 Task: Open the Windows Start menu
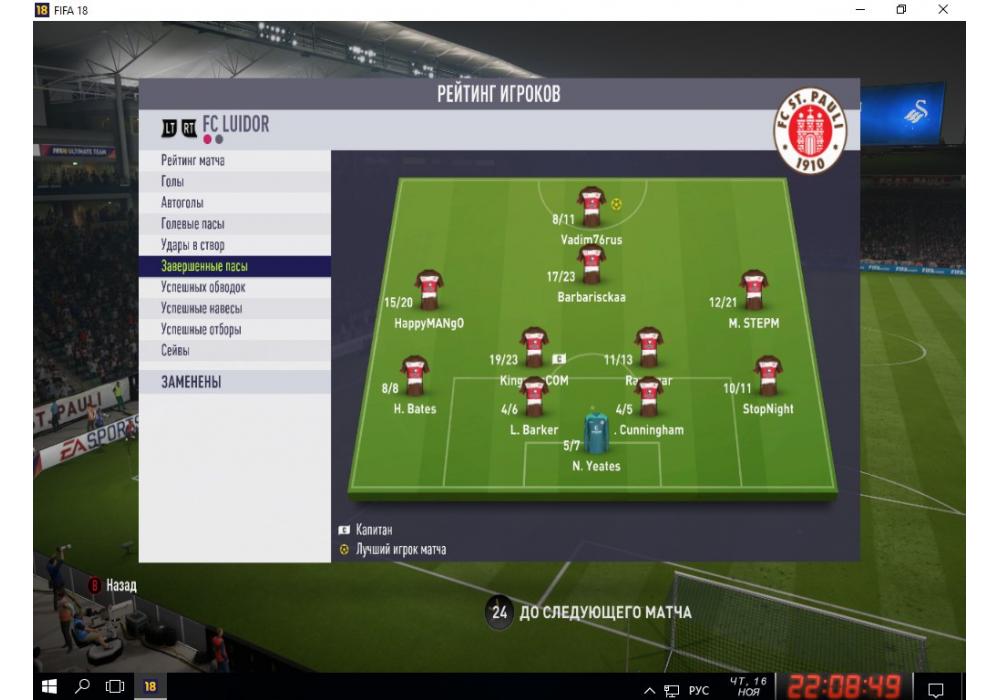coord(48,687)
